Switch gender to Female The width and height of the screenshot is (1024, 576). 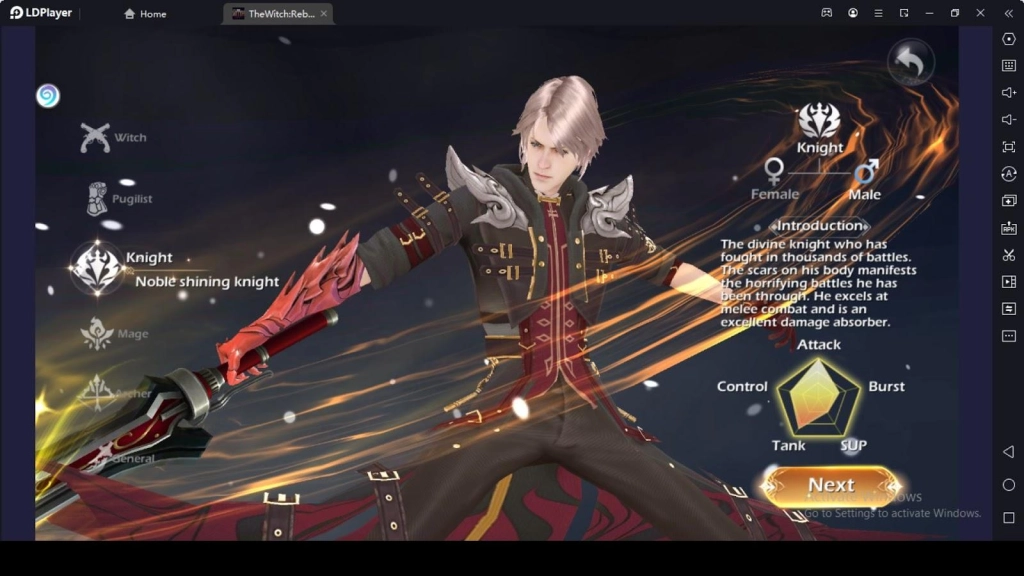774,178
